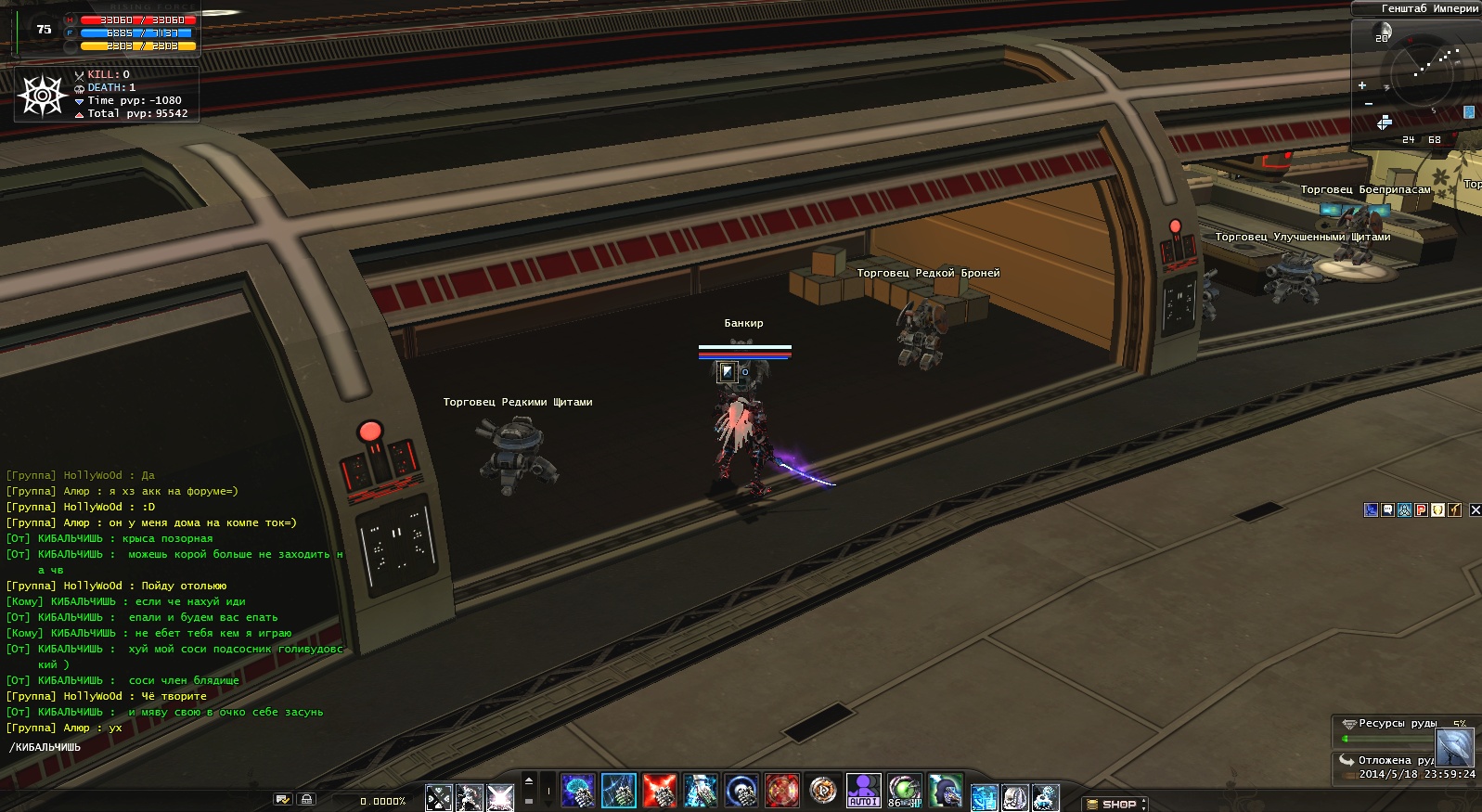Open the blue map icon beside radar
Image resolution: width=1482 pixels, height=812 pixels.
[1469, 112]
